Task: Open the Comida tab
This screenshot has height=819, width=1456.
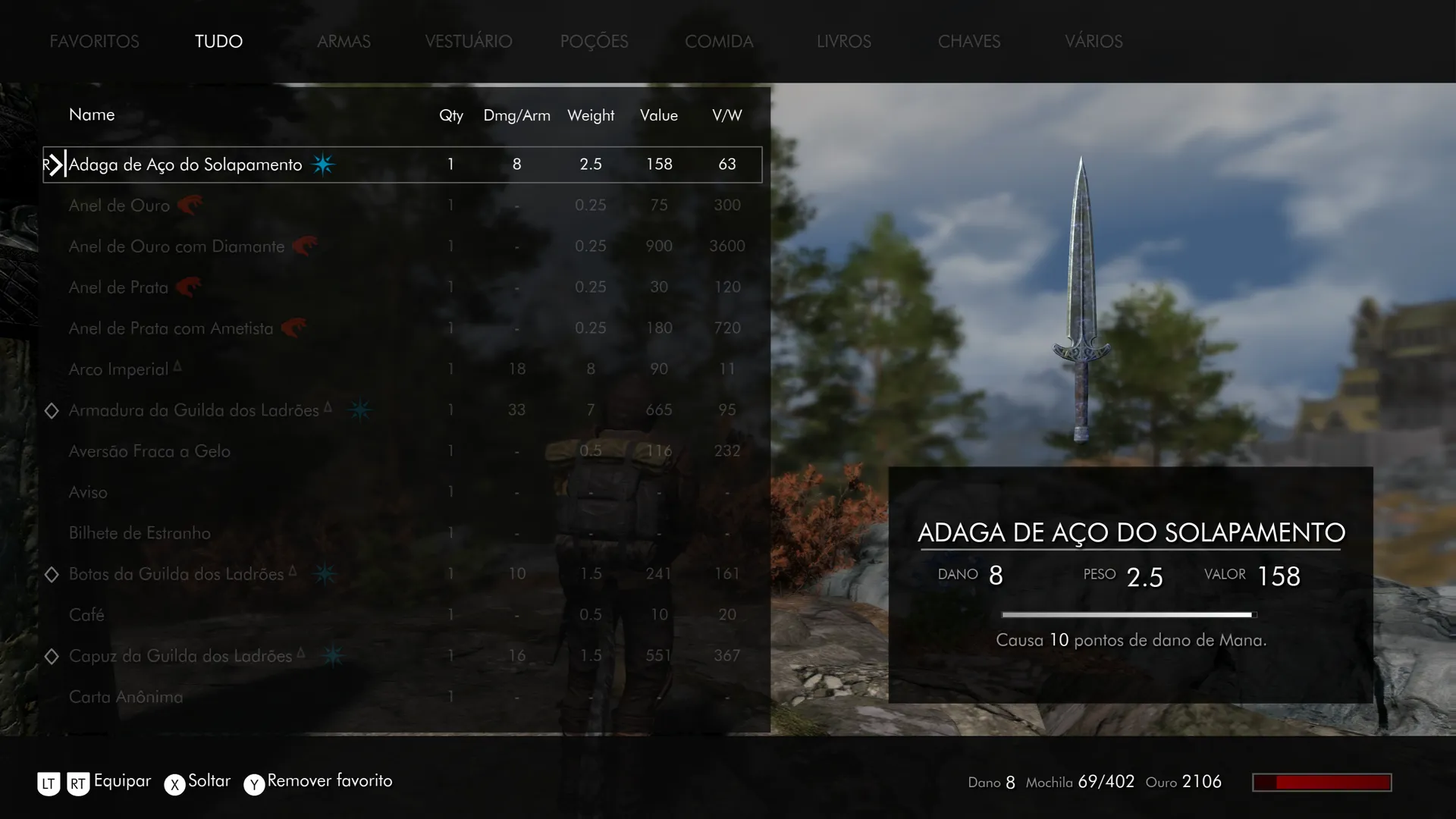Action: coord(719,42)
